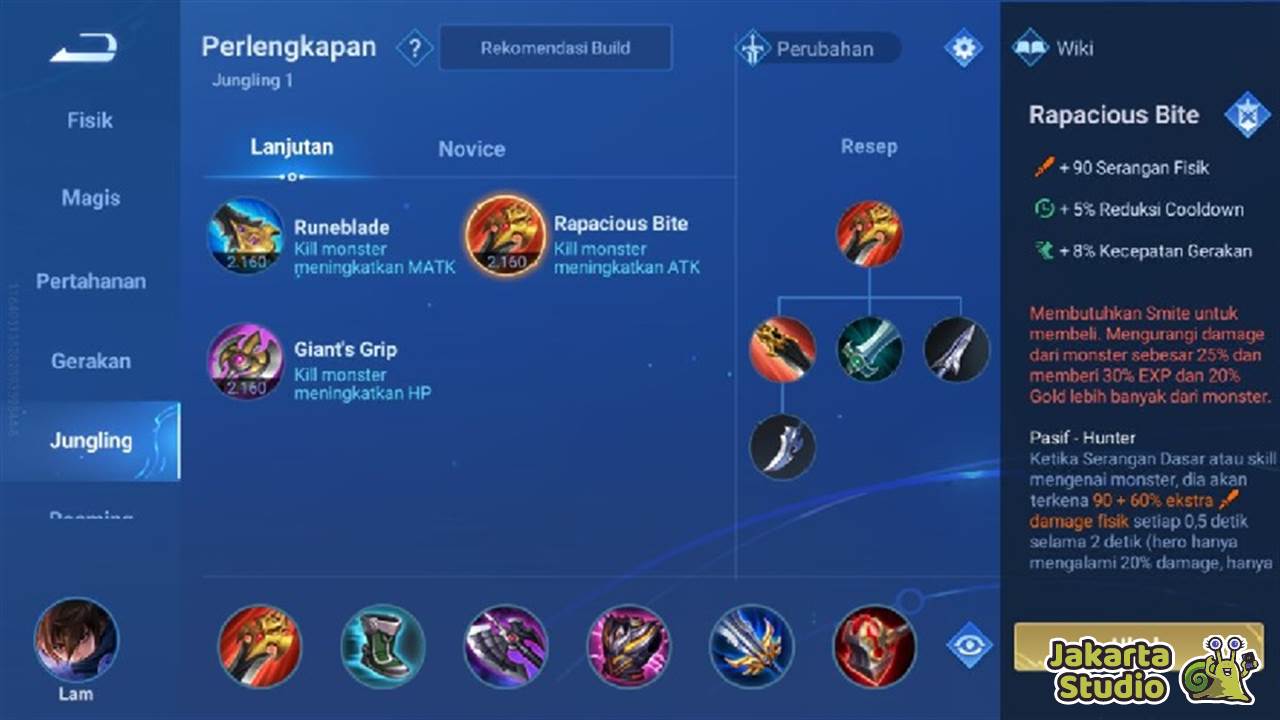Click the blue star badge beside Rapacious Bite title

tap(1250, 113)
